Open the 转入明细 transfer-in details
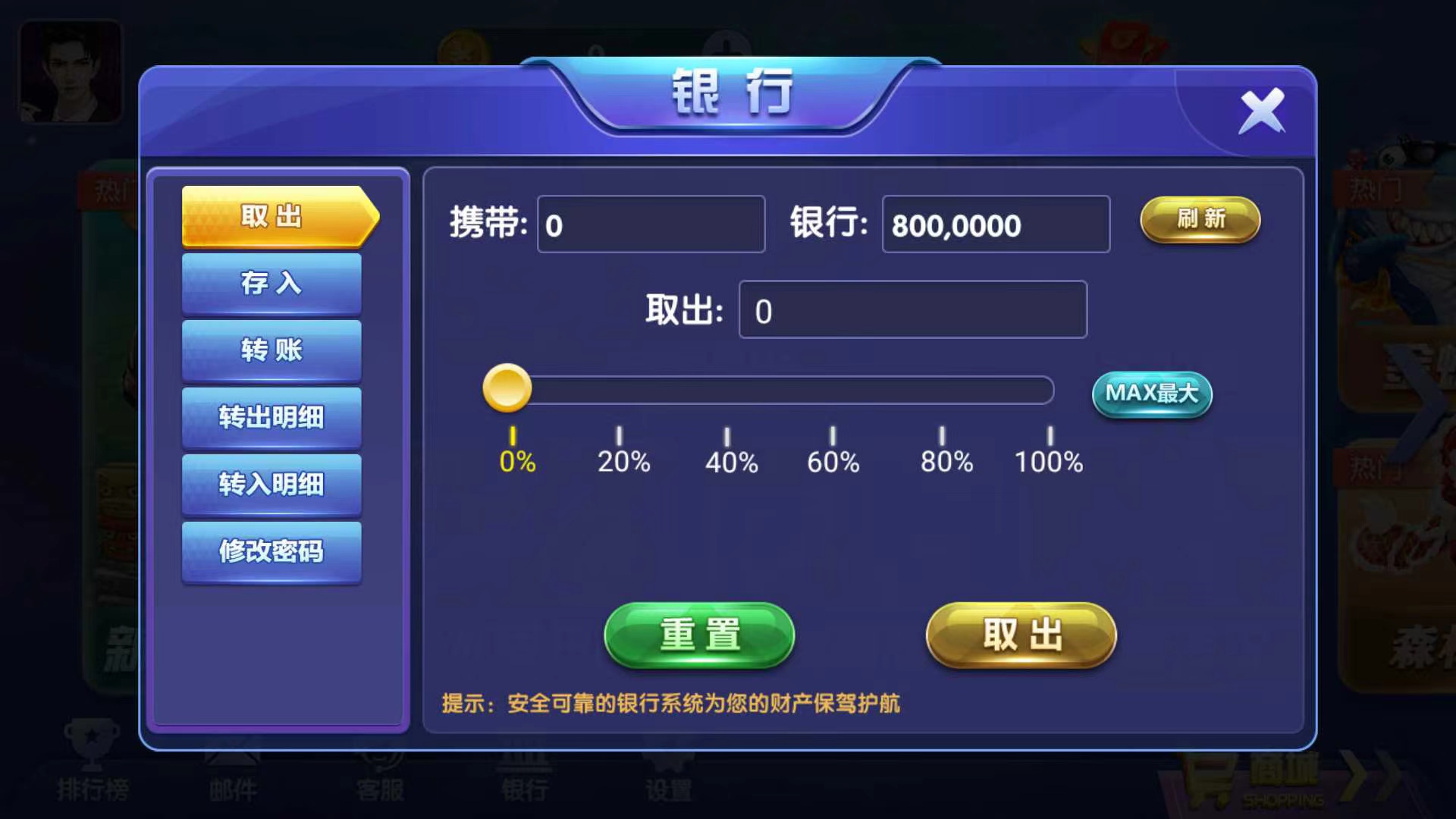 click(271, 485)
